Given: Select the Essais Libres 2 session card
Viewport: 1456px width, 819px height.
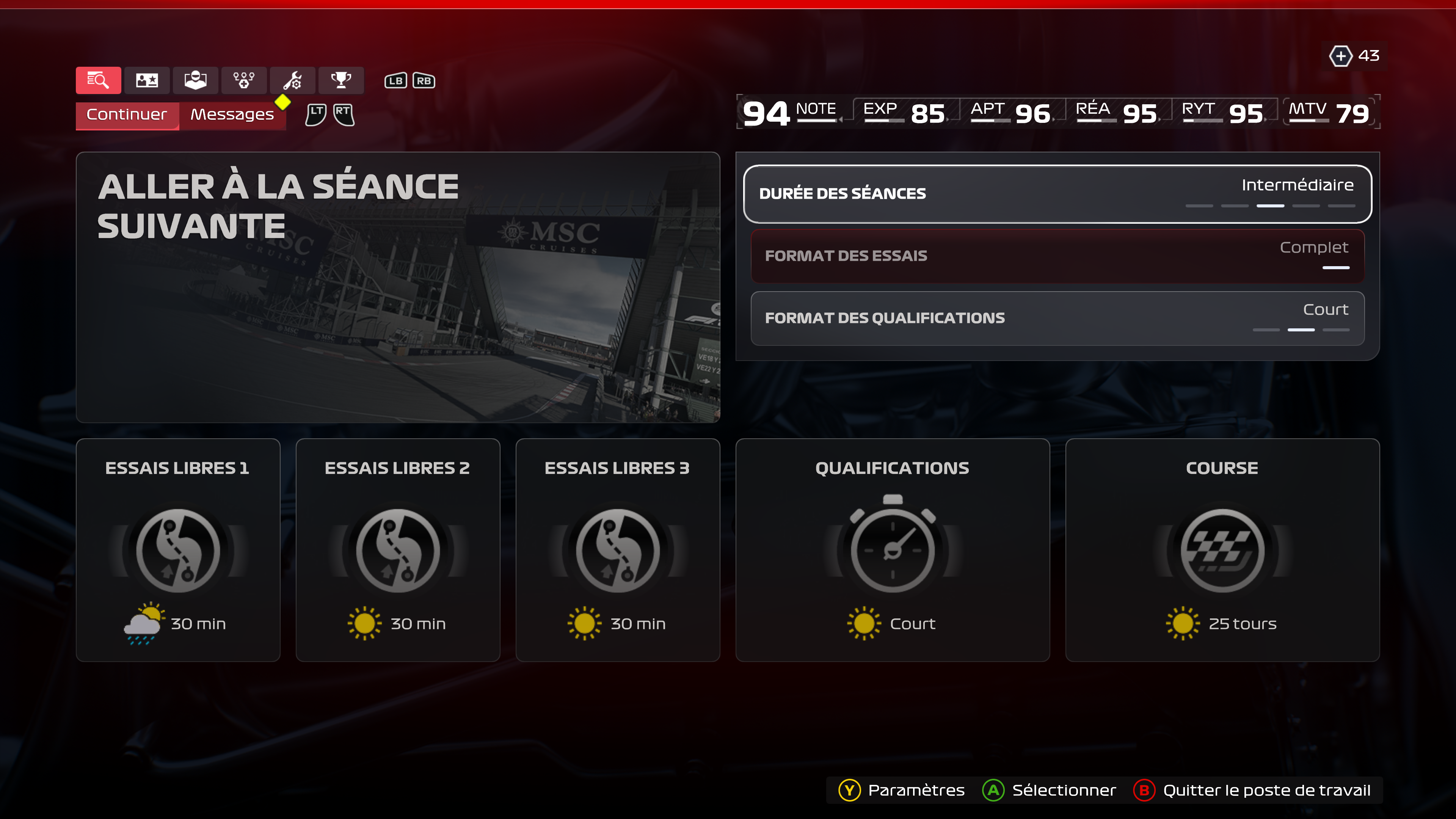Looking at the screenshot, I should [x=397, y=549].
